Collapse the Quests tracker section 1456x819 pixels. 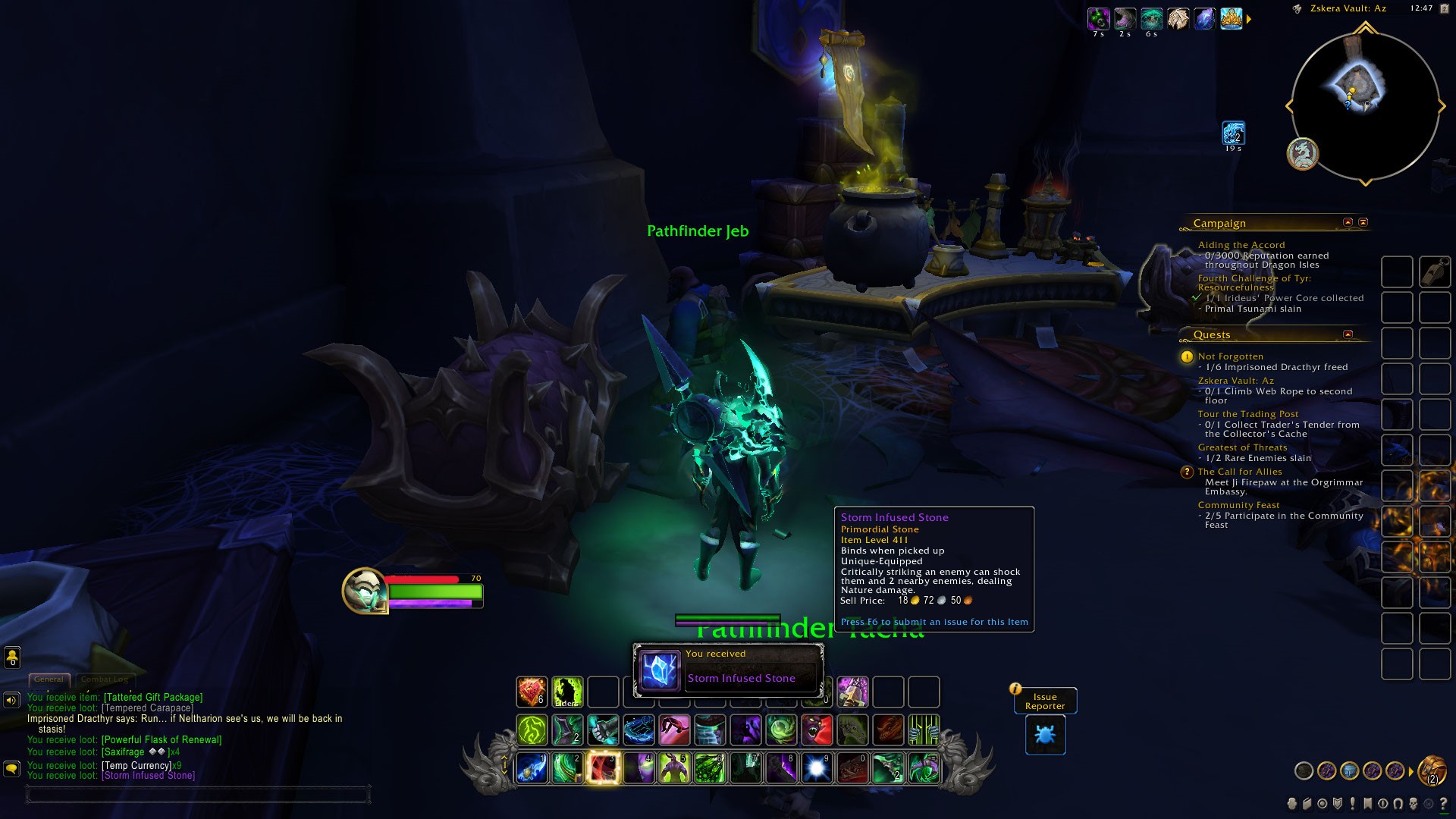tap(1348, 334)
